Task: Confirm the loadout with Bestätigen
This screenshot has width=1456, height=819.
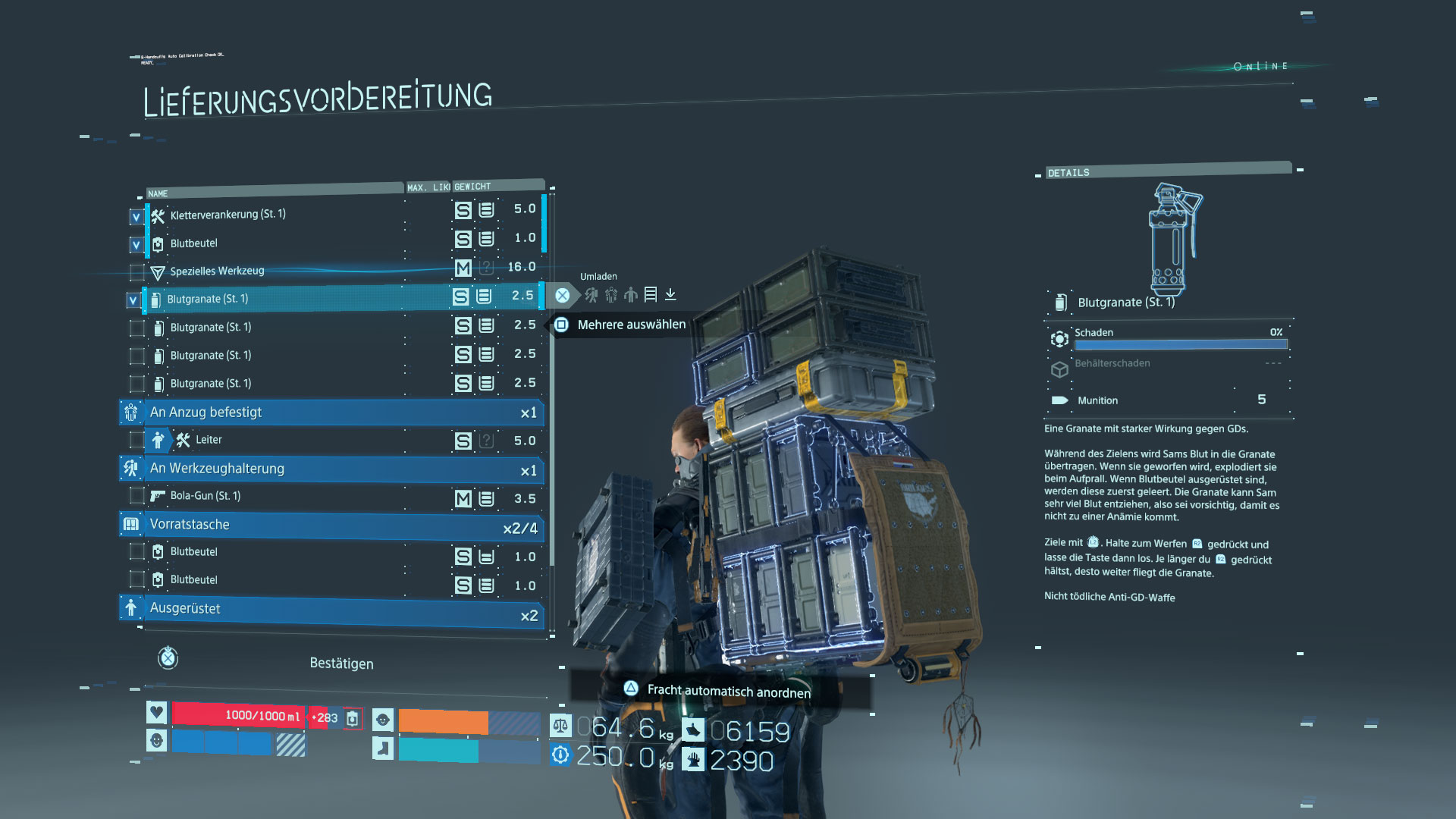Action: tap(340, 664)
